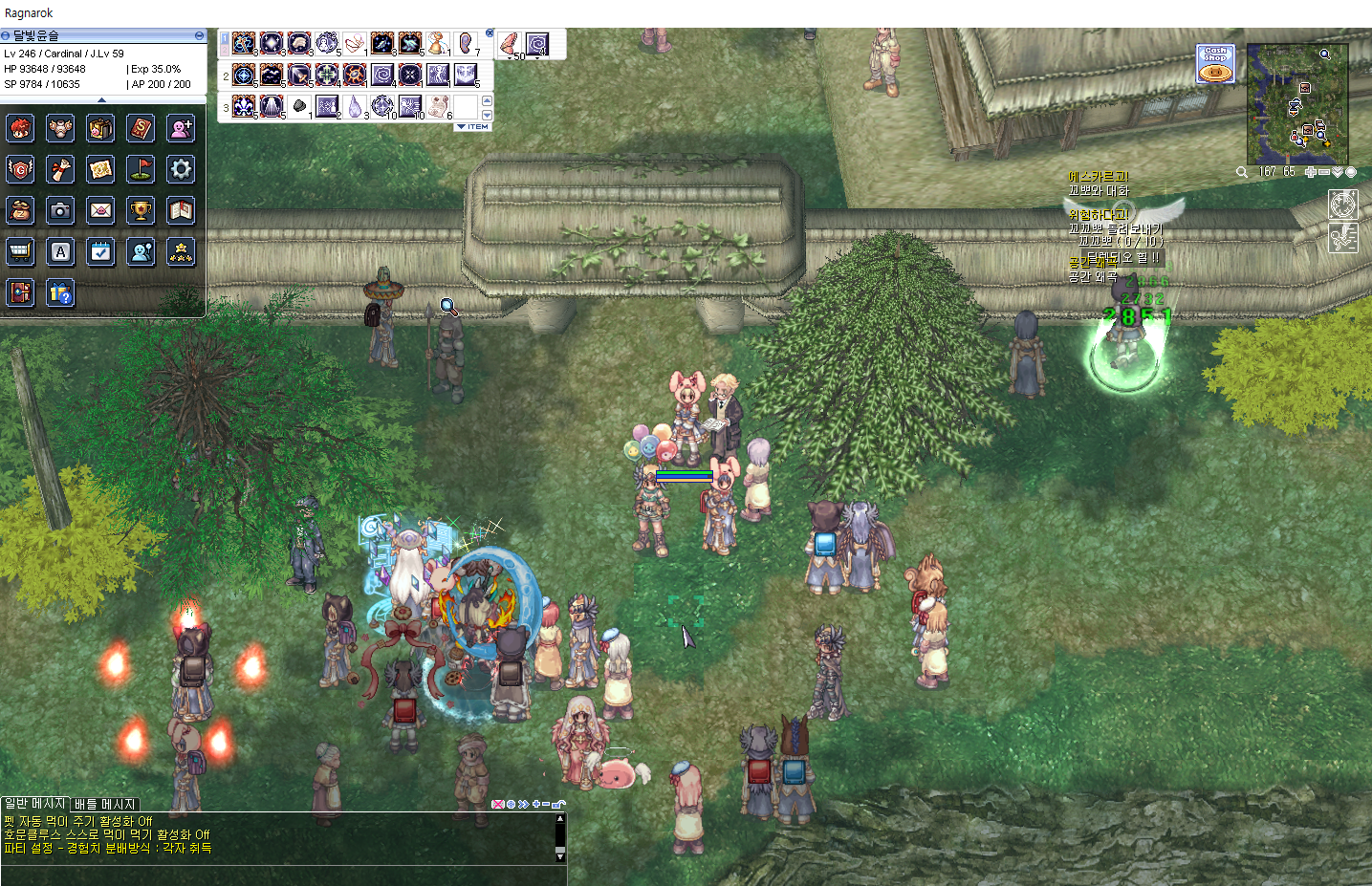The width and height of the screenshot is (1372, 886).
Task: Zoom out the minimap with minus button
Action: click(1323, 172)
